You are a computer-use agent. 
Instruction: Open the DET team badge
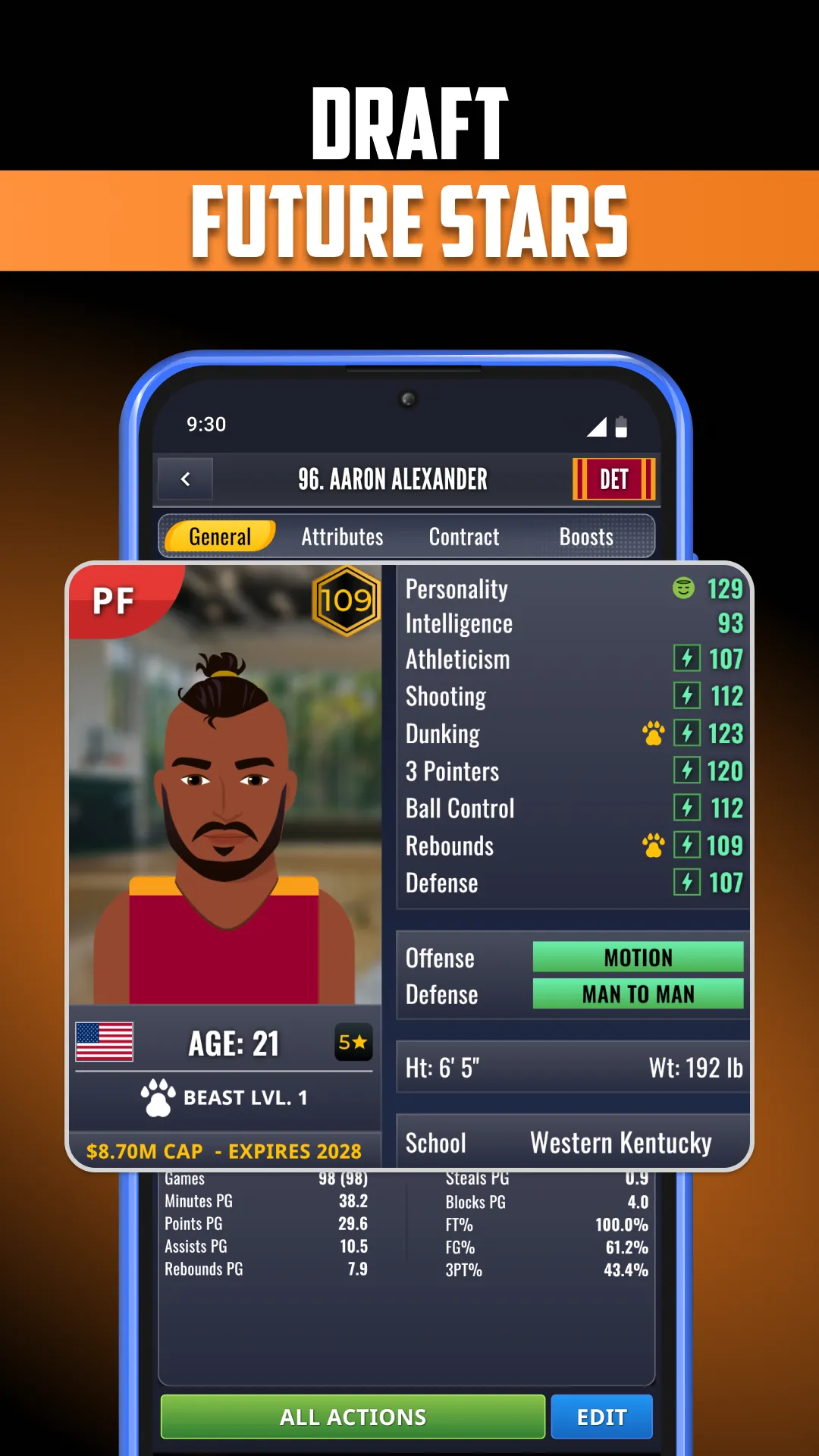point(613,479)
